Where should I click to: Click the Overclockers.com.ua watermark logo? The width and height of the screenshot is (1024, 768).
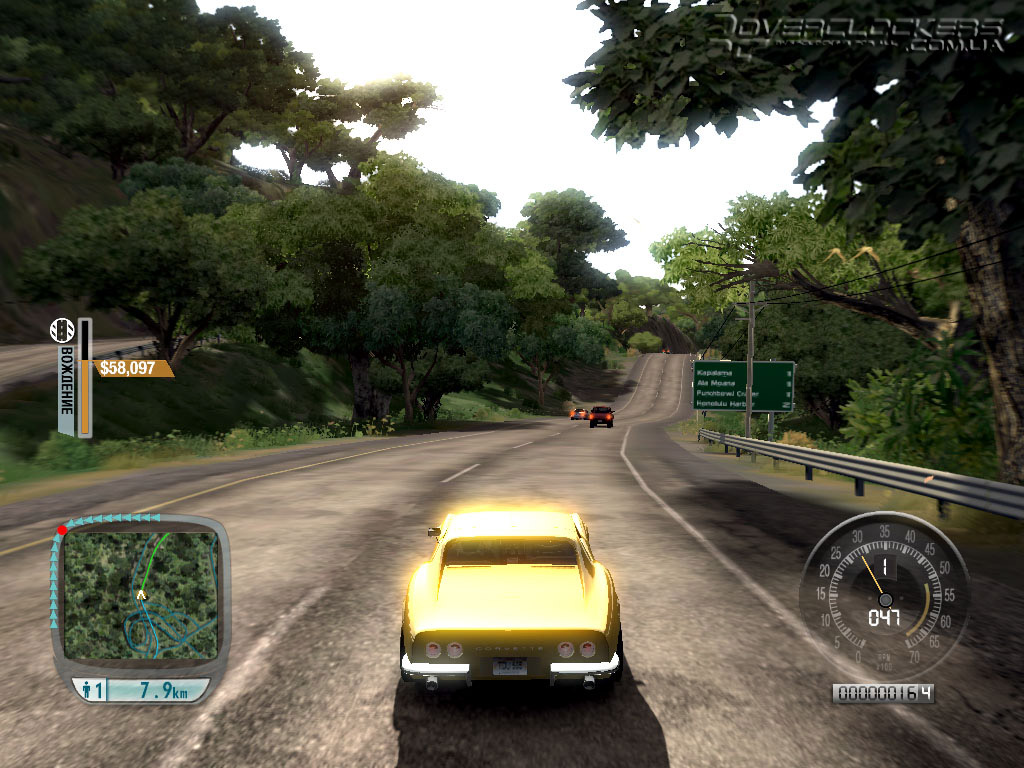(x=858, y=33)
